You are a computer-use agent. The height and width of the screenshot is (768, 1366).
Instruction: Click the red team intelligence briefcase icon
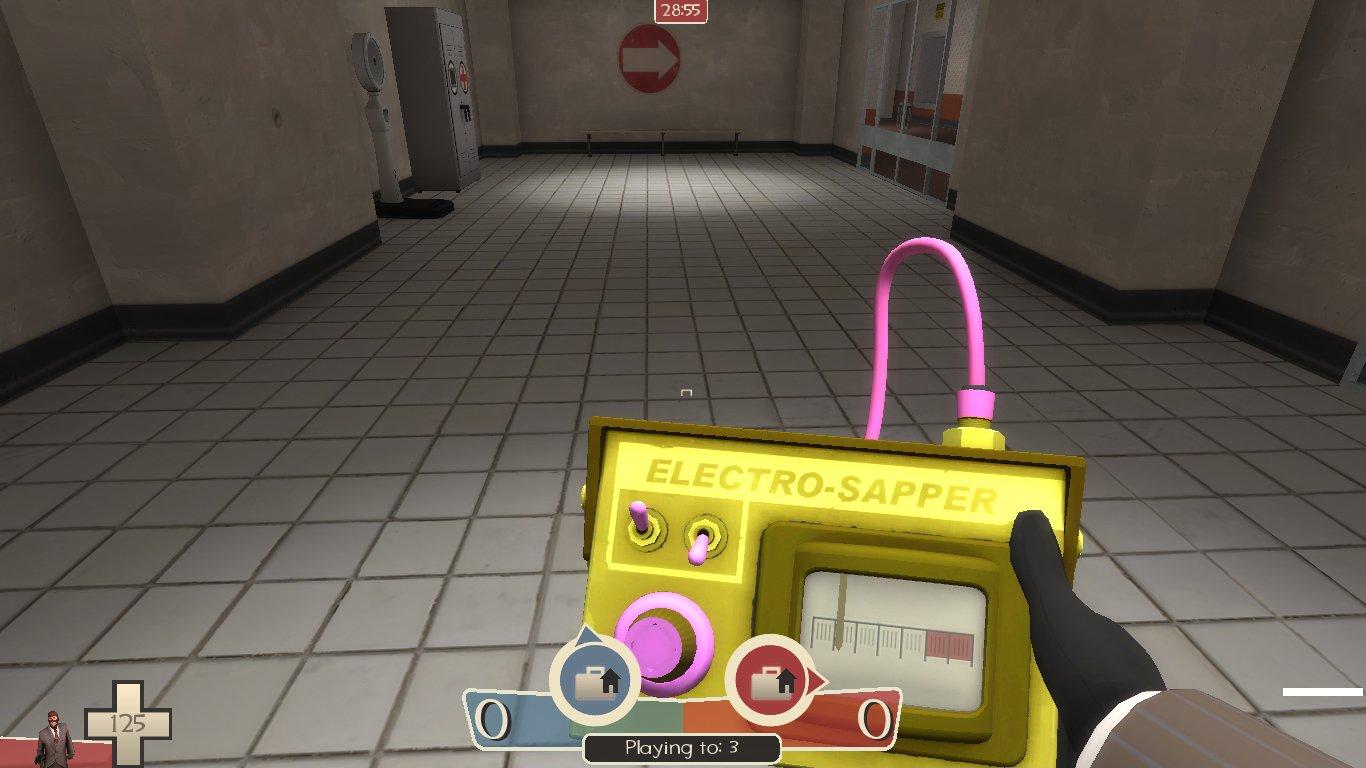(x=771, y=680)
